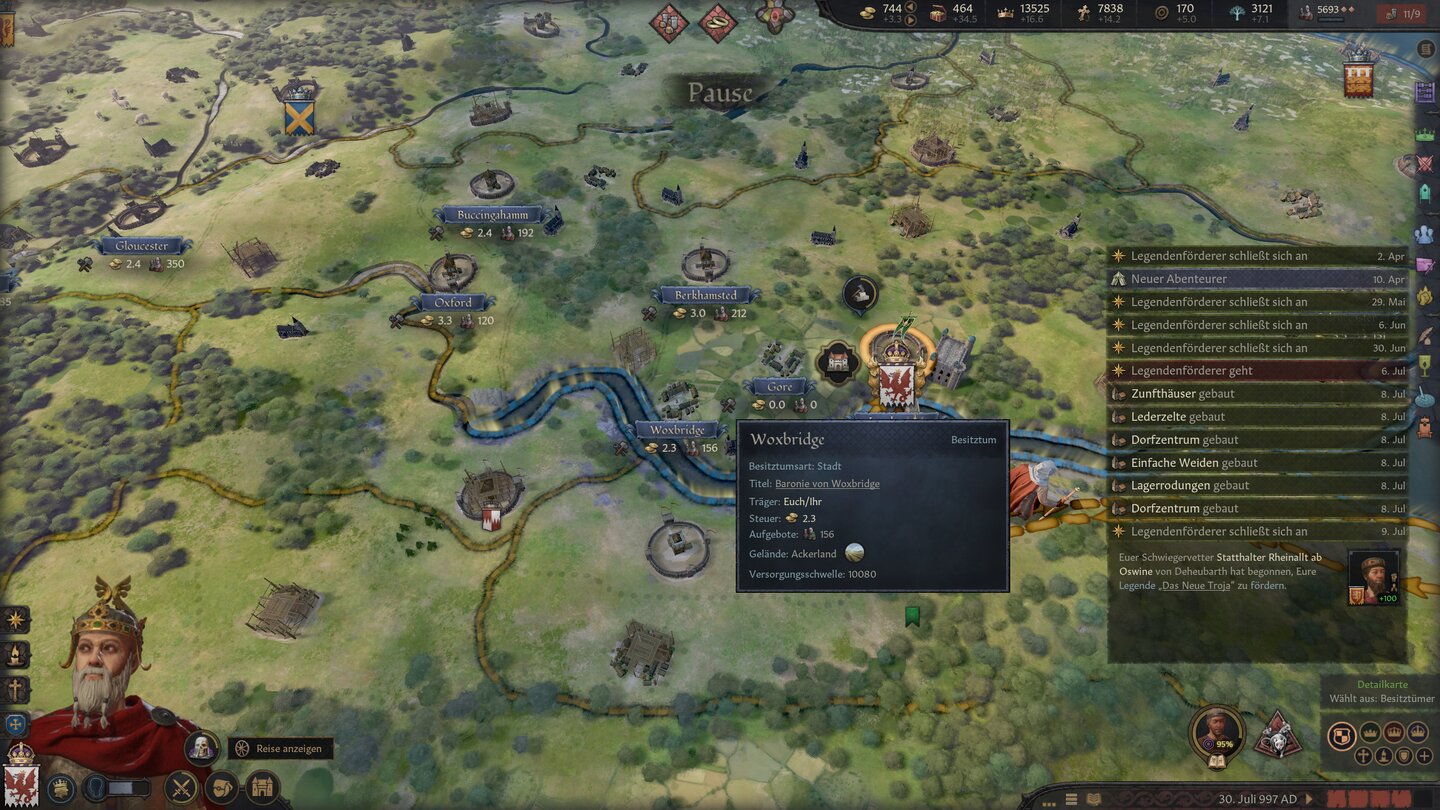Viewport: 1440px width, 810px height.
Task: Click the skull icon above player portrait
Action: tap(201, 746)
